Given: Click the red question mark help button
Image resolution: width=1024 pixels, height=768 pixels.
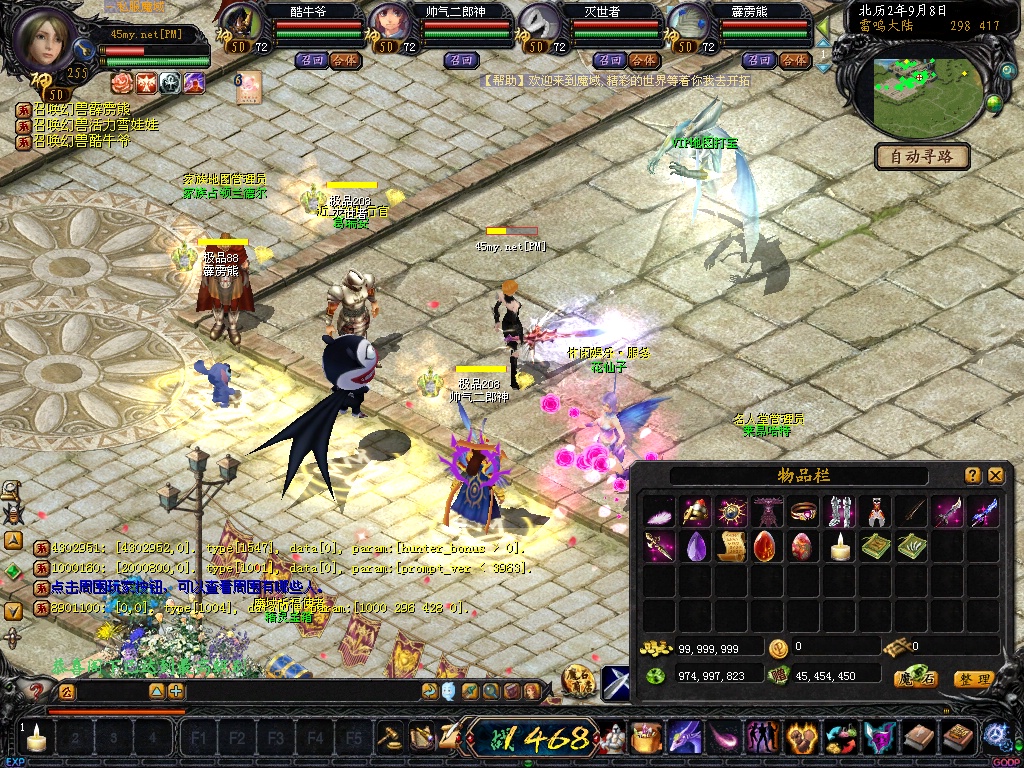Looking at the screenshot, I should (x=37, y=691).
